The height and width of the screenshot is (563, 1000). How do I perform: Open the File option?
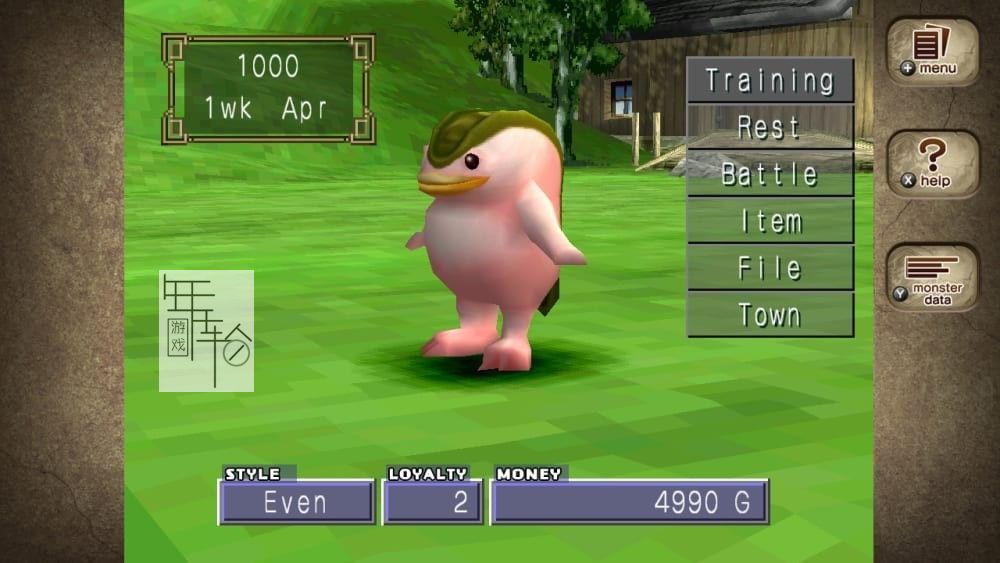click(769, 268)
